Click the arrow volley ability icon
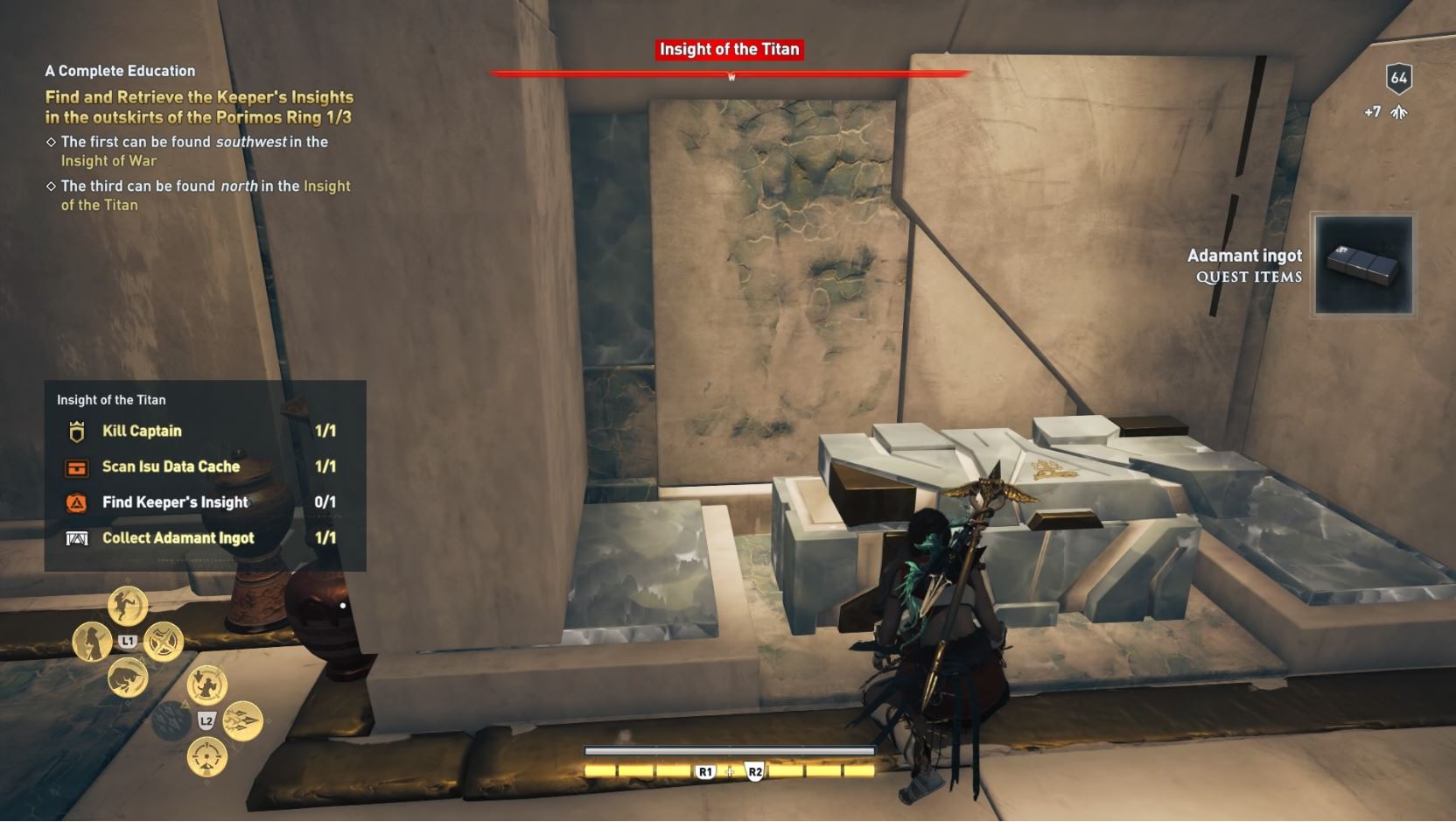This screenshot has width=1456, height=822. coord(242,721)
